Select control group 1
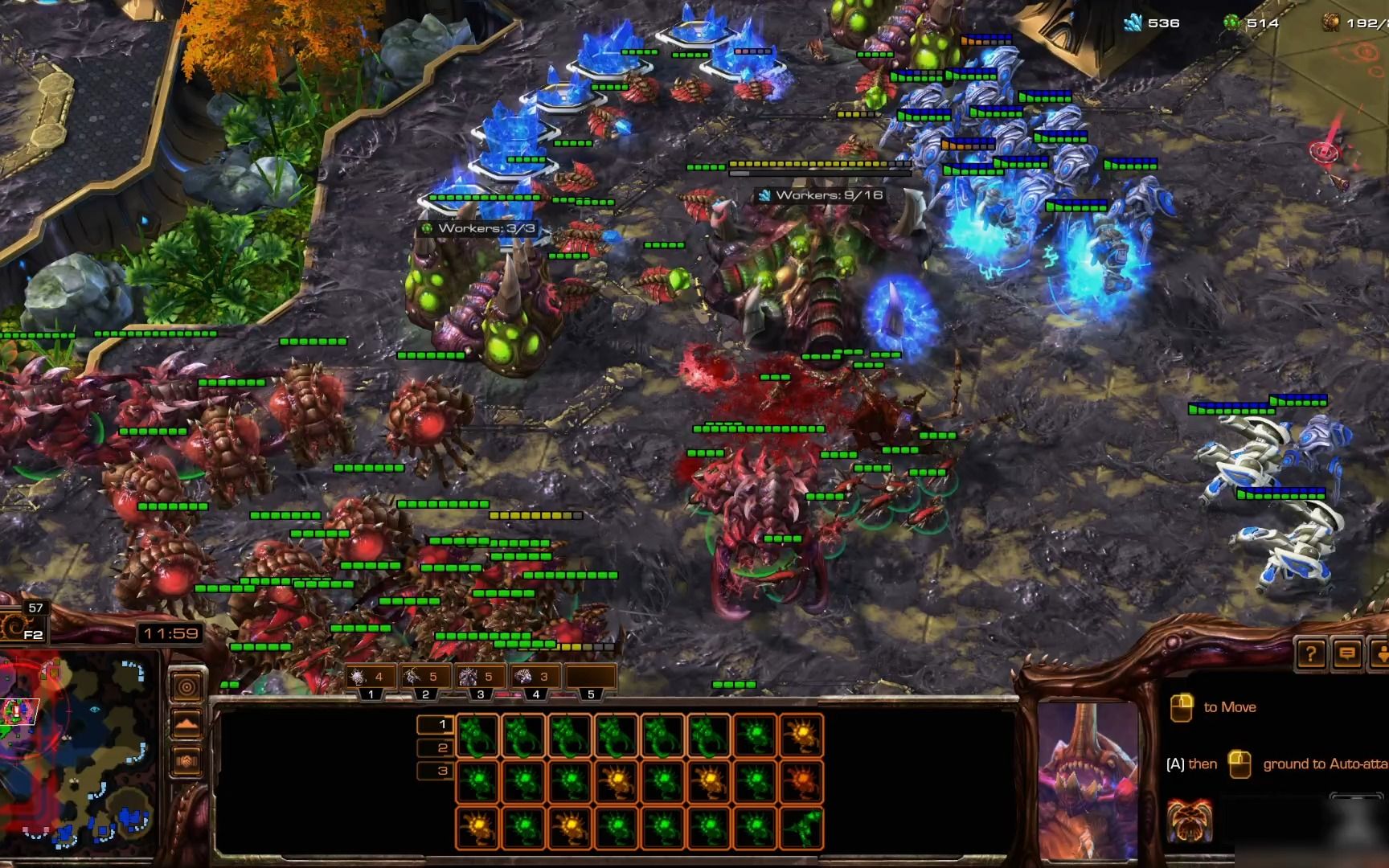This screenshot has height=868, width=1389. (x=371, y=678)
